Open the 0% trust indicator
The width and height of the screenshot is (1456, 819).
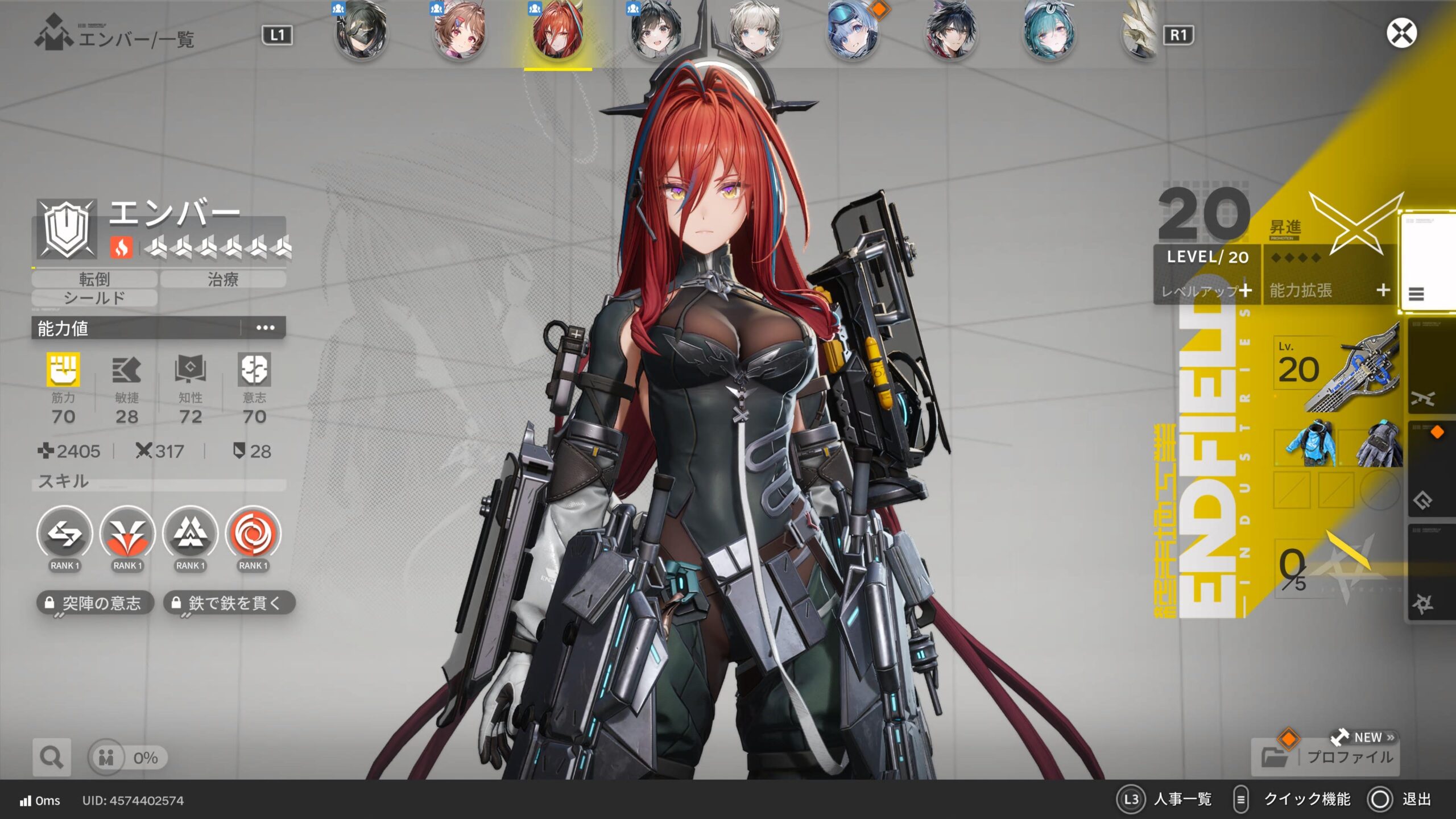click(128, 758)
